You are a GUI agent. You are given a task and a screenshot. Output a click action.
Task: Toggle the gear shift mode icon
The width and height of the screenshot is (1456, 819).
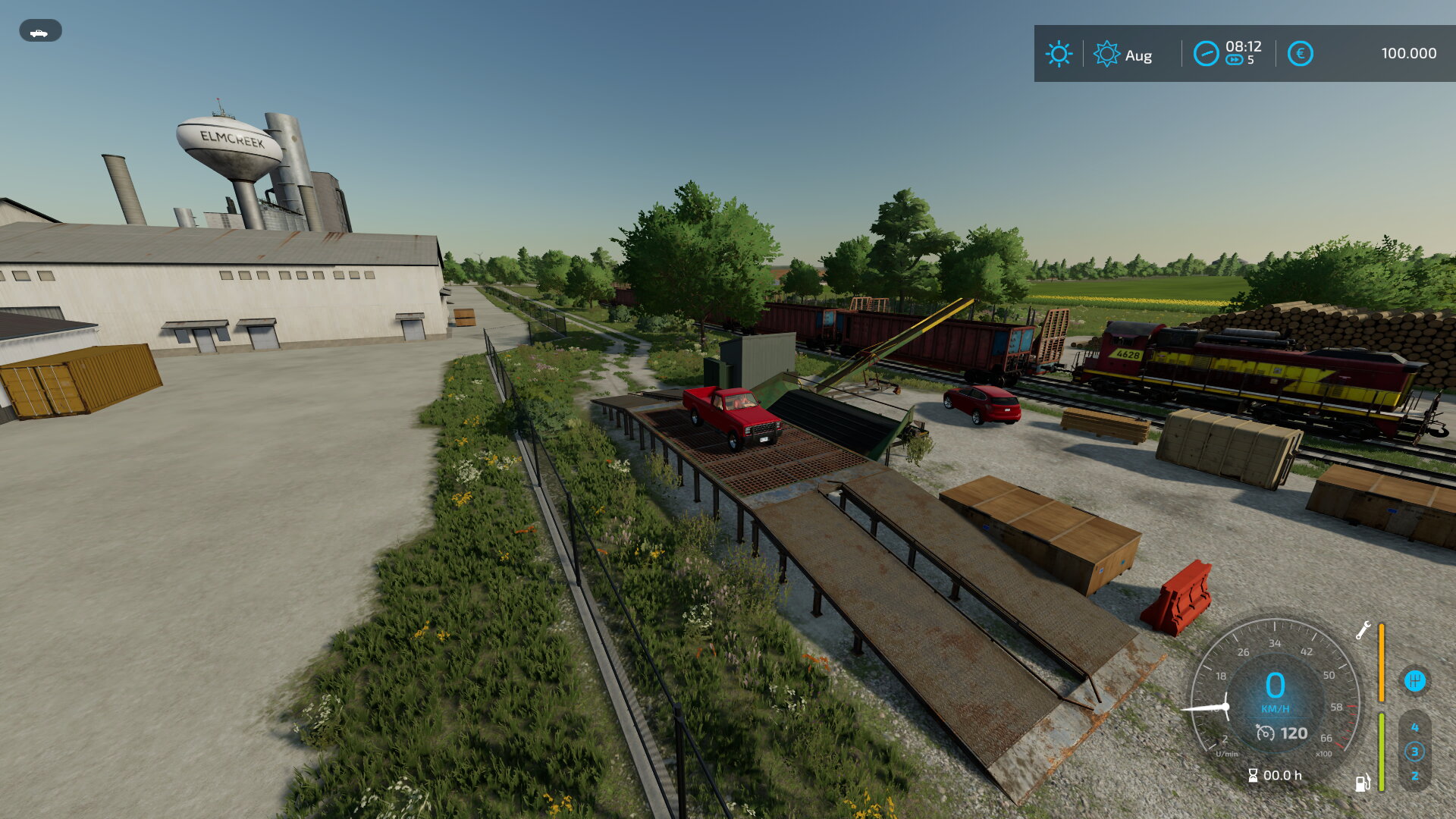[x=1414, y=681]
